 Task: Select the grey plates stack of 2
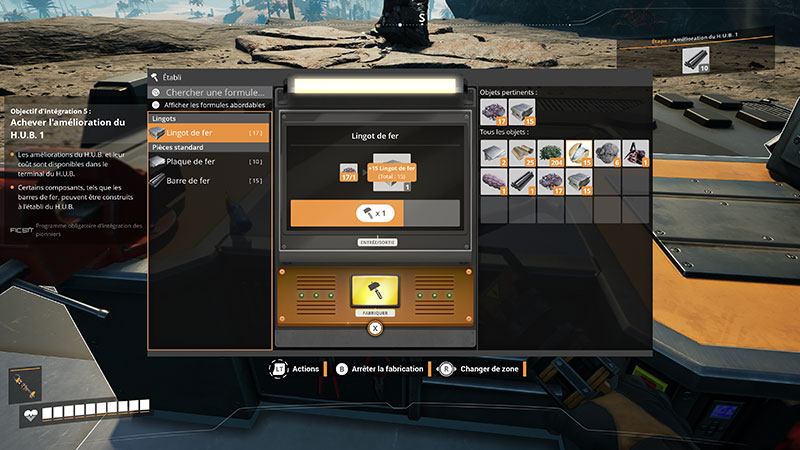click(494, 152)
